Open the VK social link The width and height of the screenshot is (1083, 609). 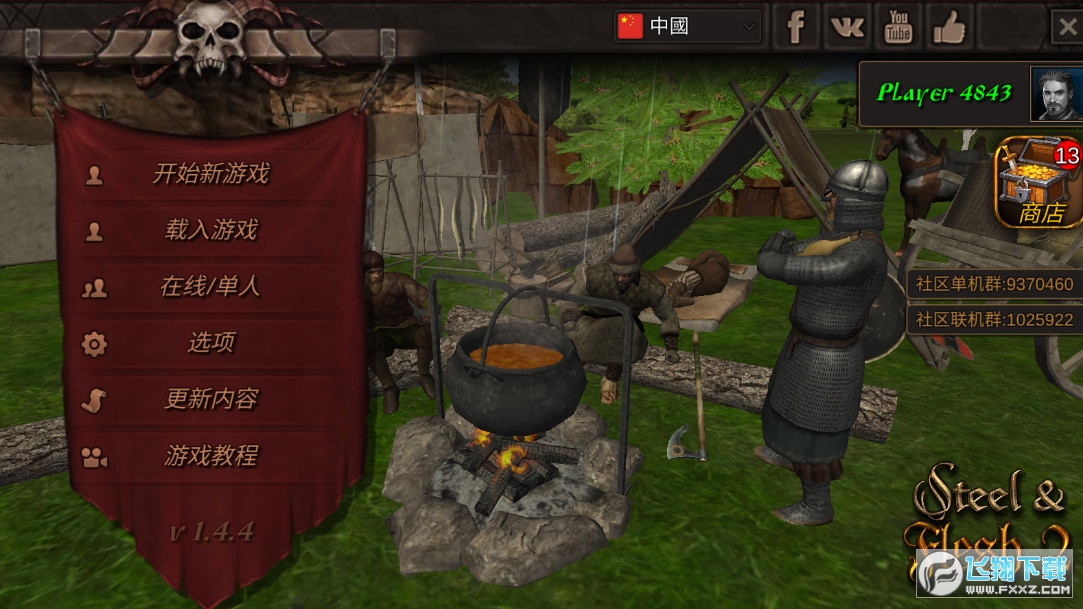click(x=847, y=27)
